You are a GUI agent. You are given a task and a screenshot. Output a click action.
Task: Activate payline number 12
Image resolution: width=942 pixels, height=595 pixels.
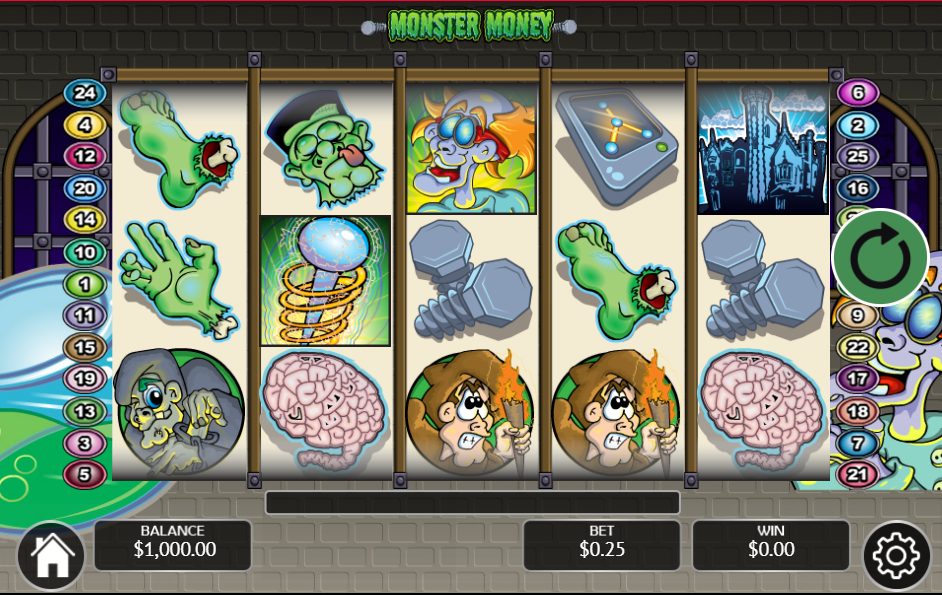[85, 156]
